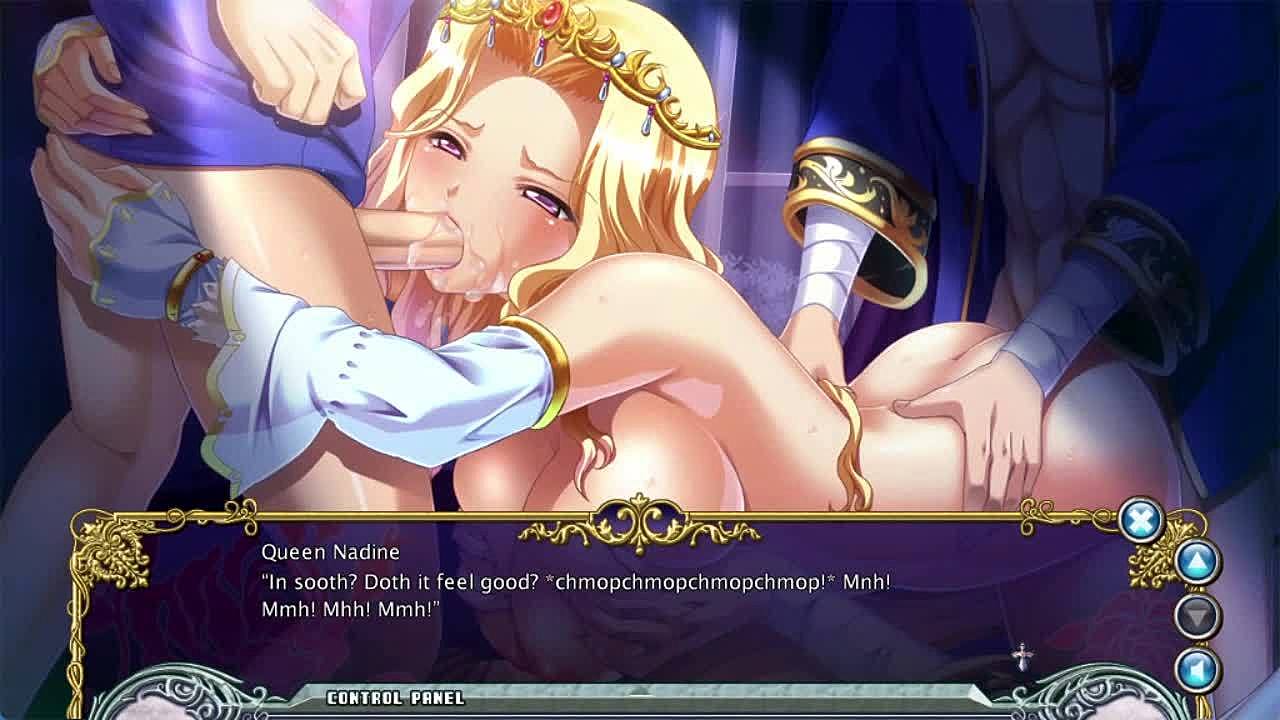Click the blue up arrow button
The height and width of the screenshot is (720, 1280).
(1196, 562)
